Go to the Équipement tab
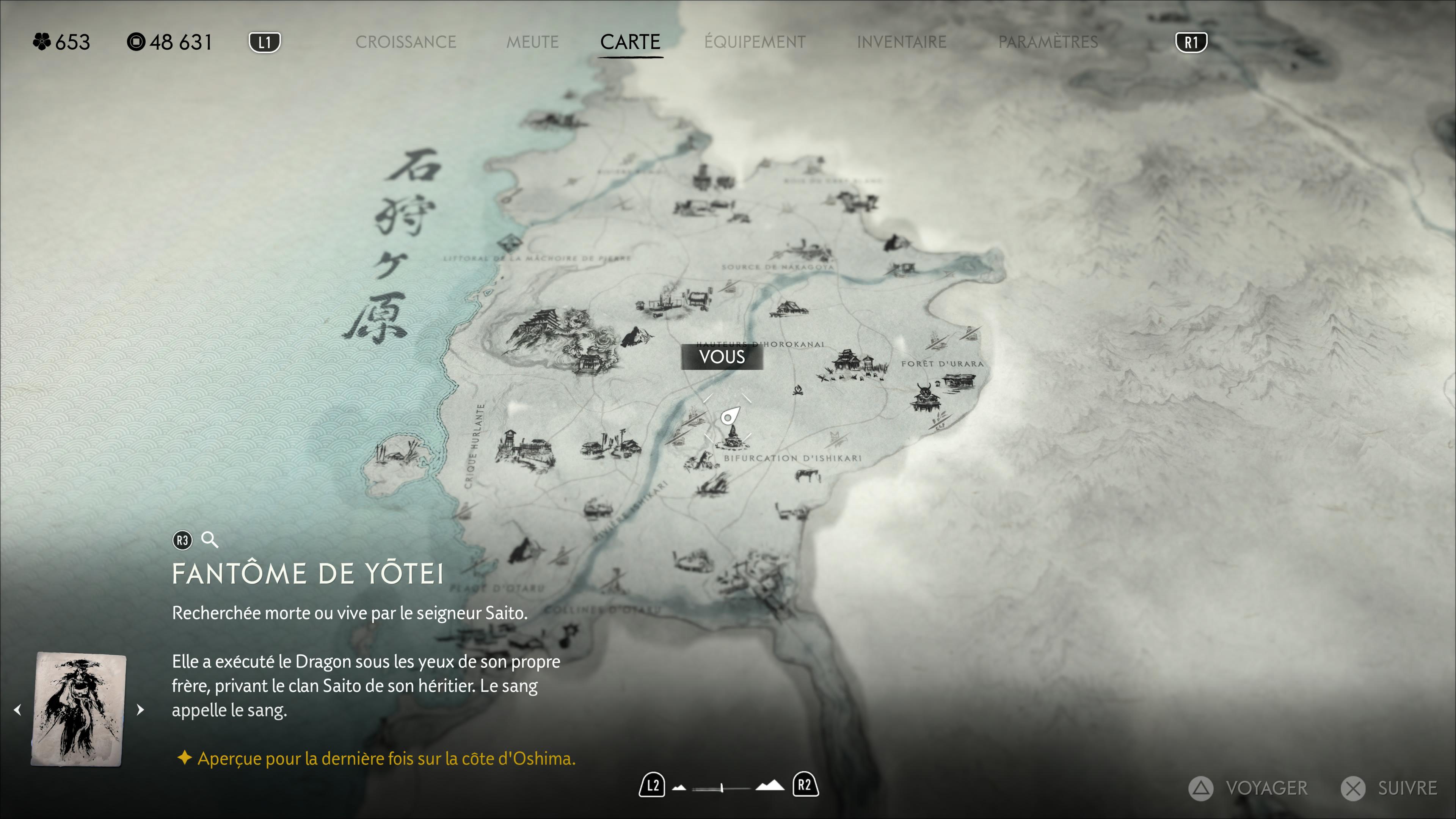The image size is (1456, 819). (755, 42)
